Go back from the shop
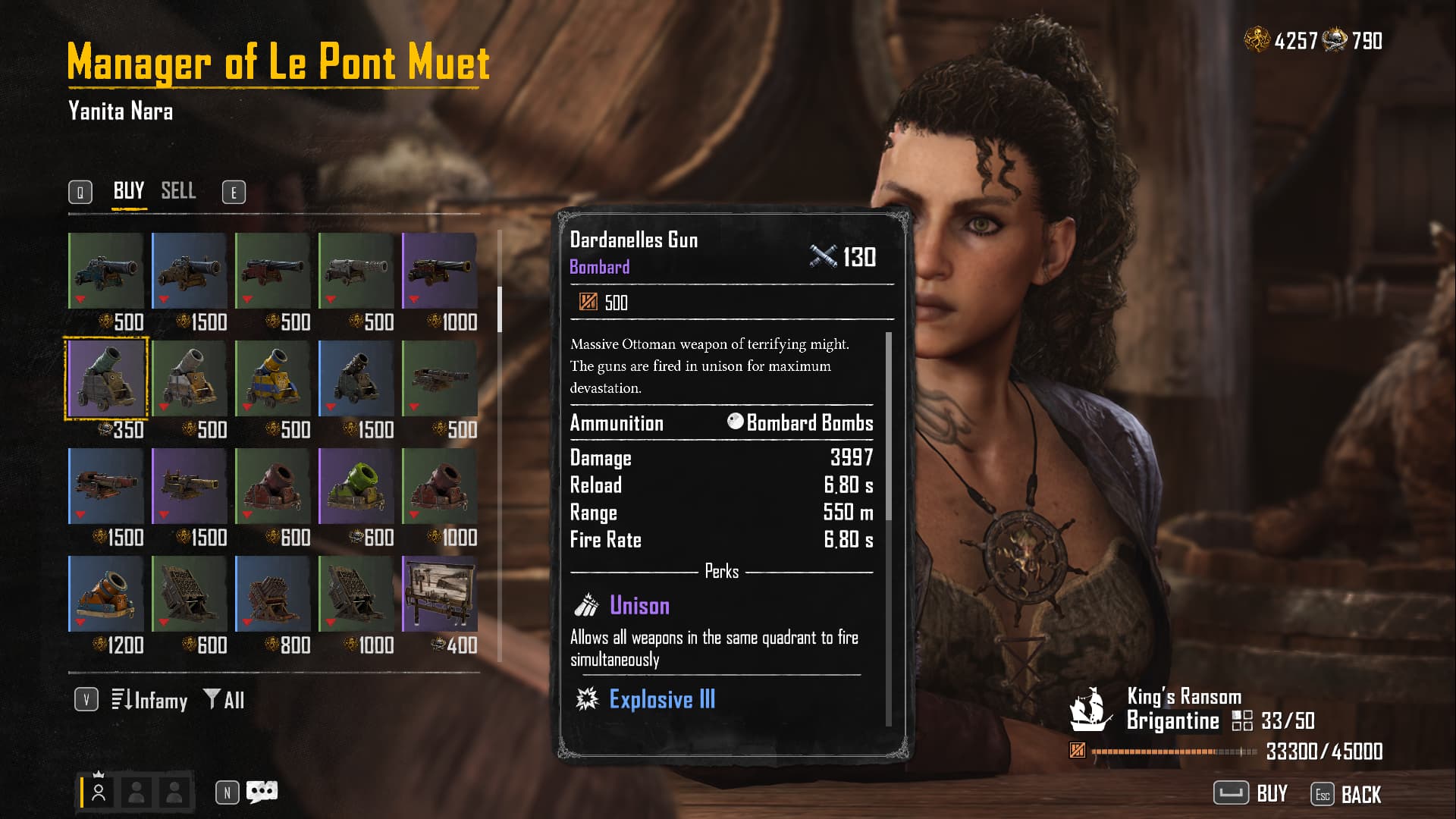 1347,794
